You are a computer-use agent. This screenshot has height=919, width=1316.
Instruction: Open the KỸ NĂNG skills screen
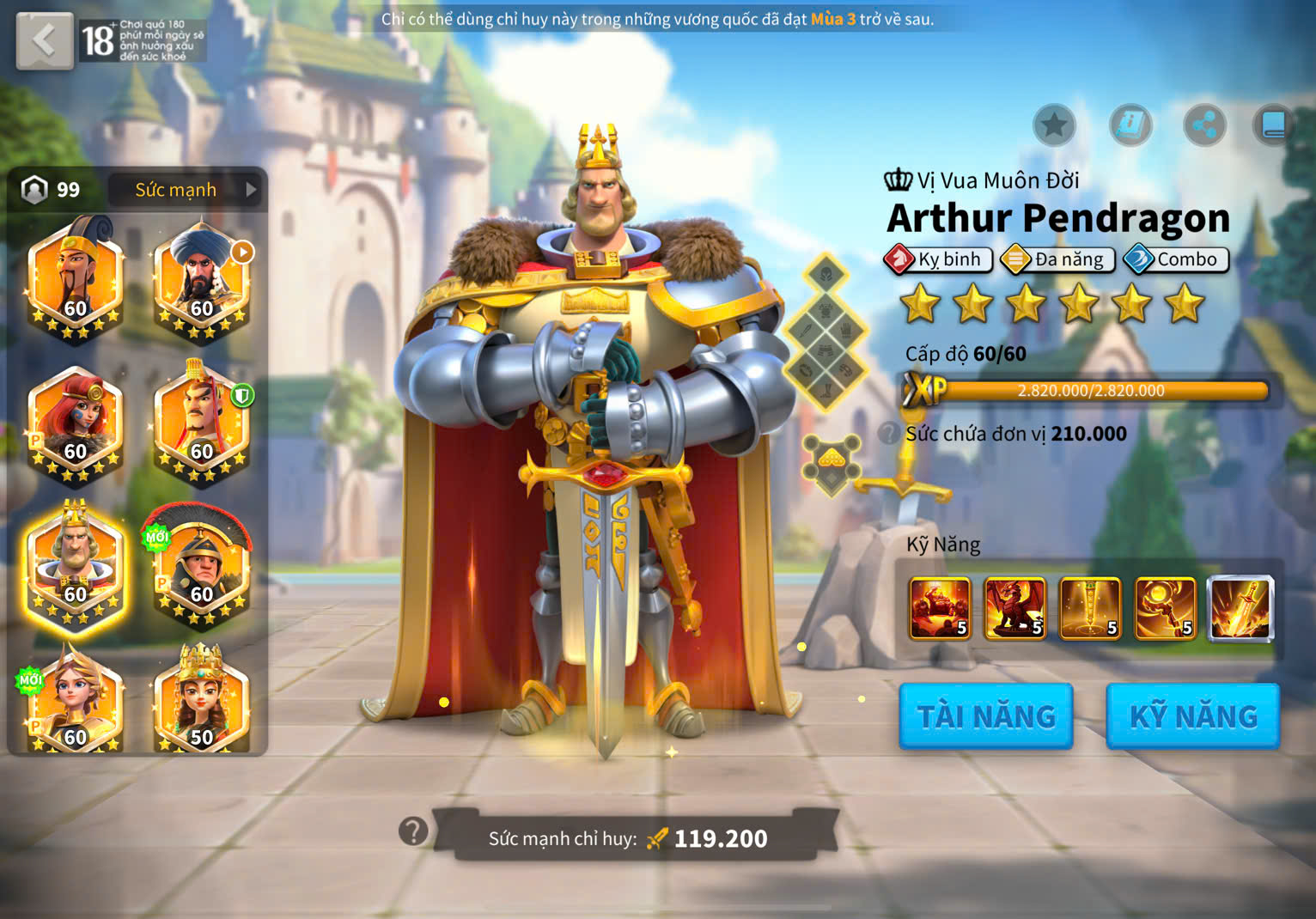coord(1192,715)
